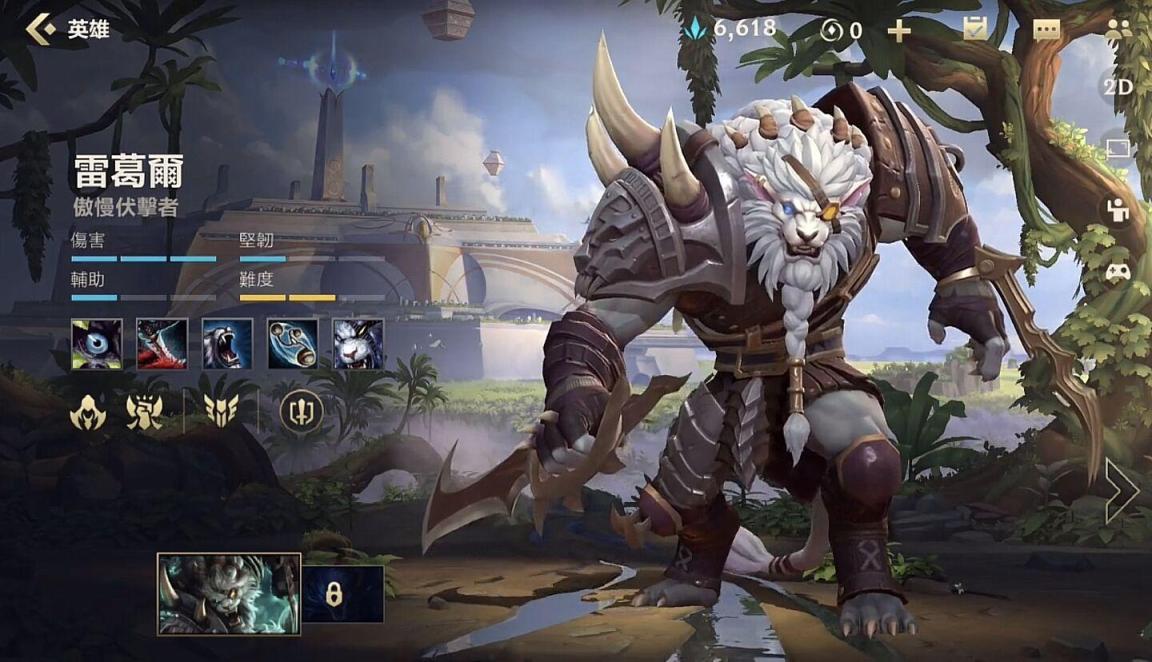Open the clipboard checklist missions icon
Image resolution: width=1152 pixels, height=662 pixels.
pyautogui.click(x=975, y=29)
